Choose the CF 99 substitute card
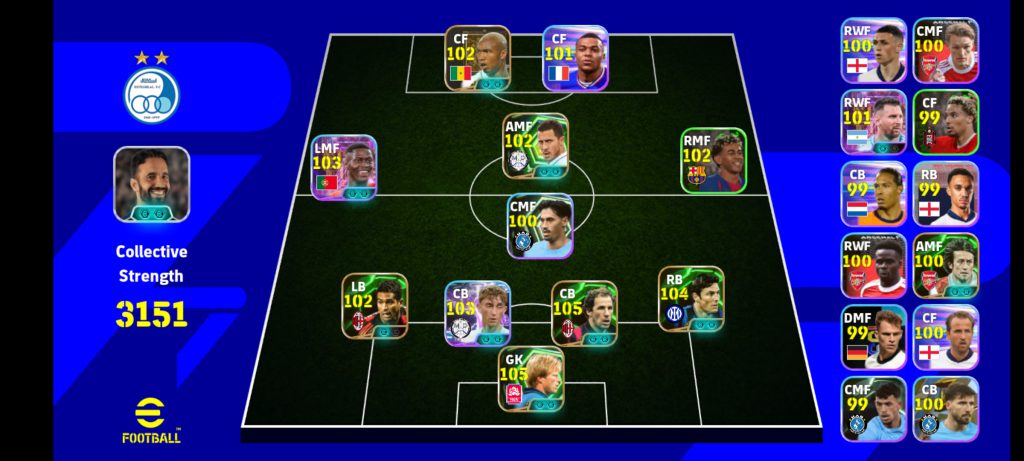Screen dimensions: 1024x461 click(x=945, y=122)
